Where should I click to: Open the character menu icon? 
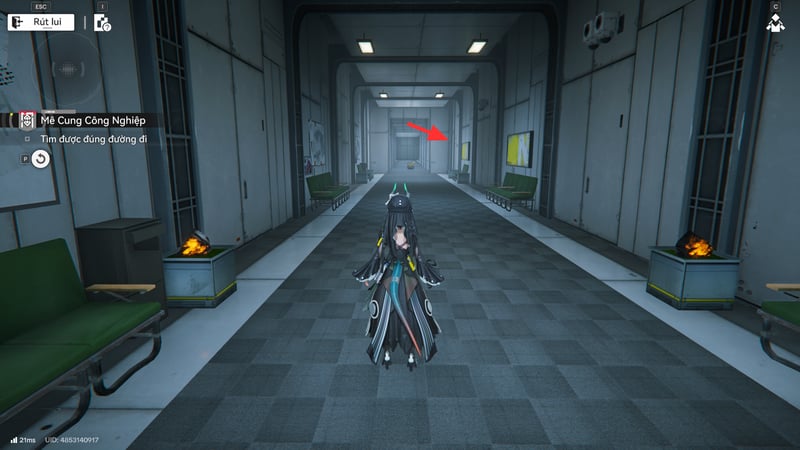775,22
